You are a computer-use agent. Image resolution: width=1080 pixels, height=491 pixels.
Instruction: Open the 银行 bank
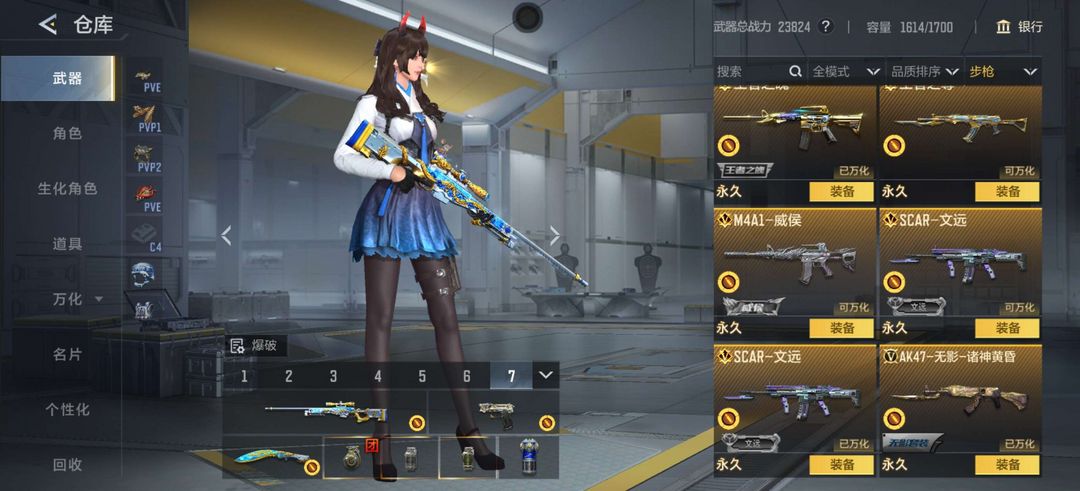click(x=1019, y=26)
